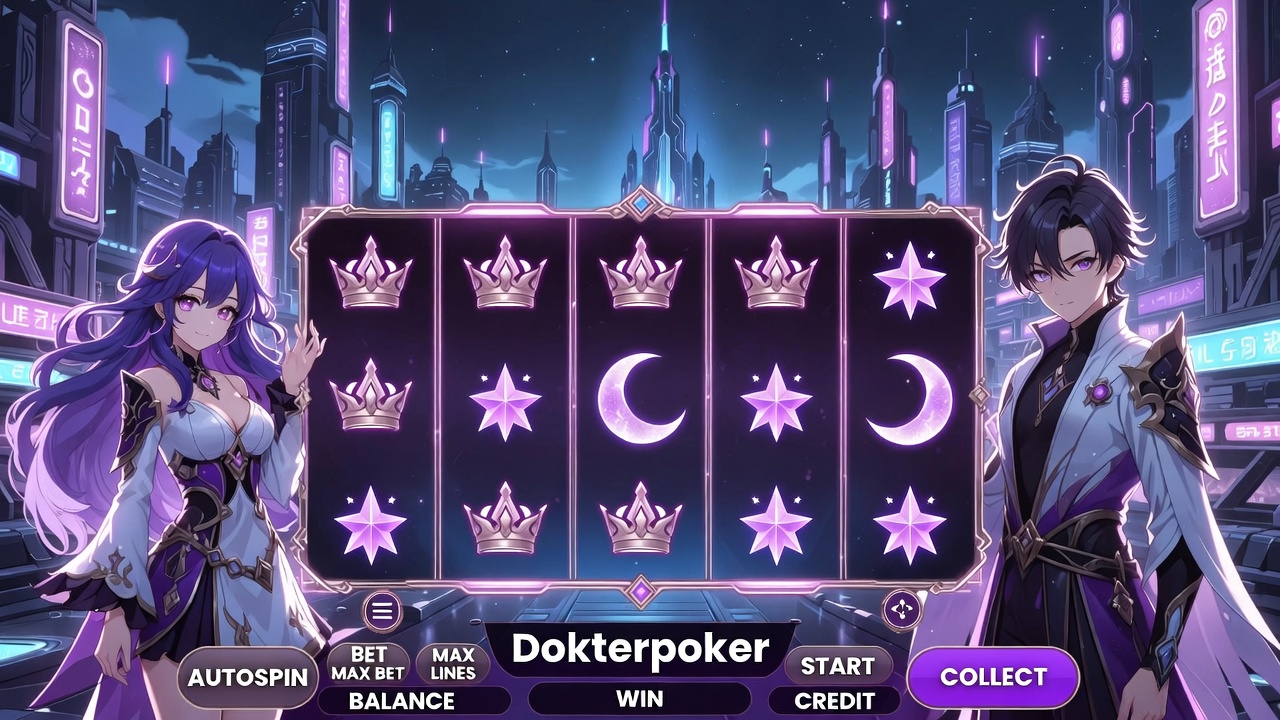The image size is (1280, 720).
Task: Select the MAX LINES button
Action: pyautogui.click(x=453, y=664)
